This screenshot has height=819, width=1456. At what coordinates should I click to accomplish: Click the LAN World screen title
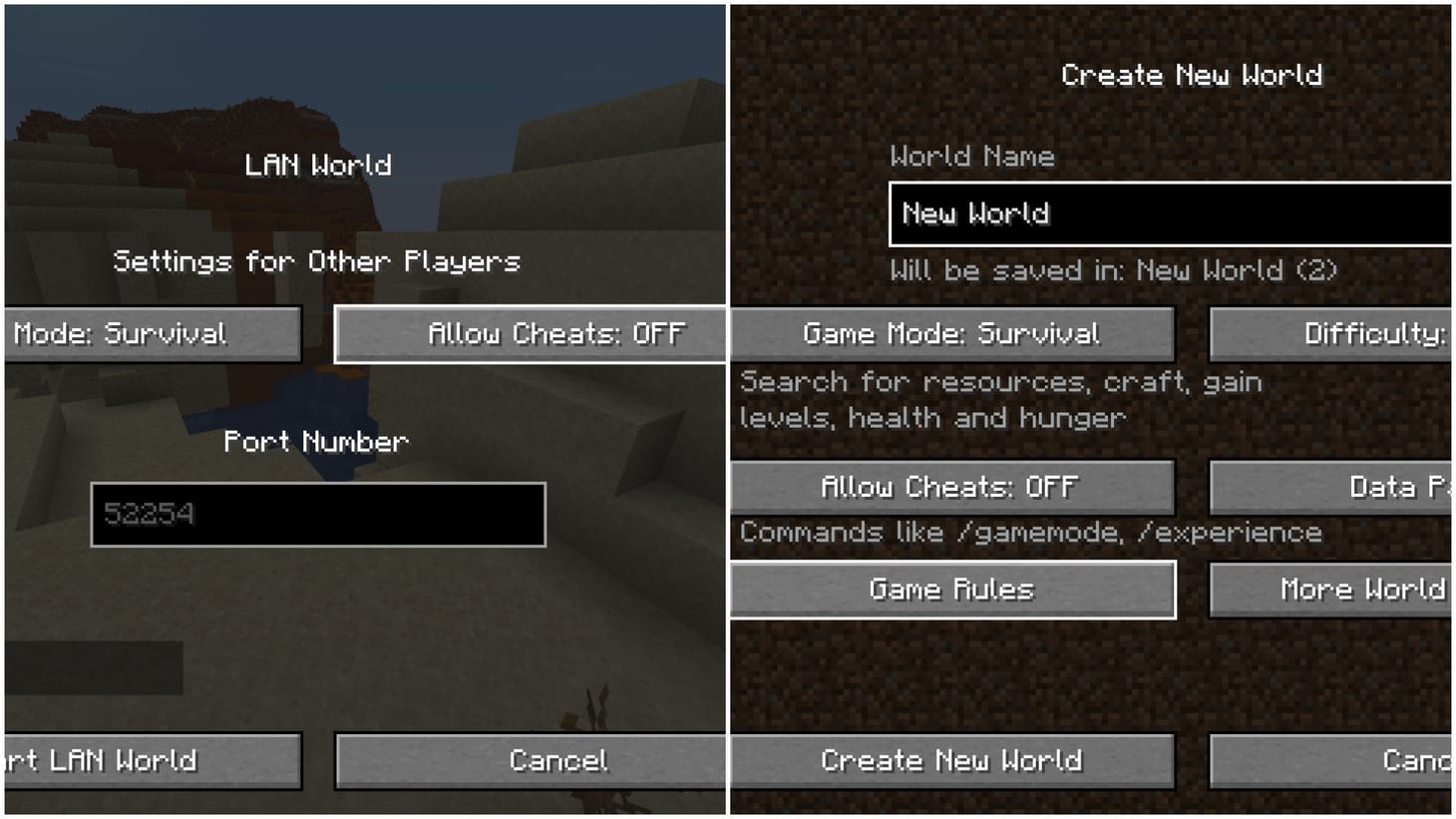click(x=317, y=165)
